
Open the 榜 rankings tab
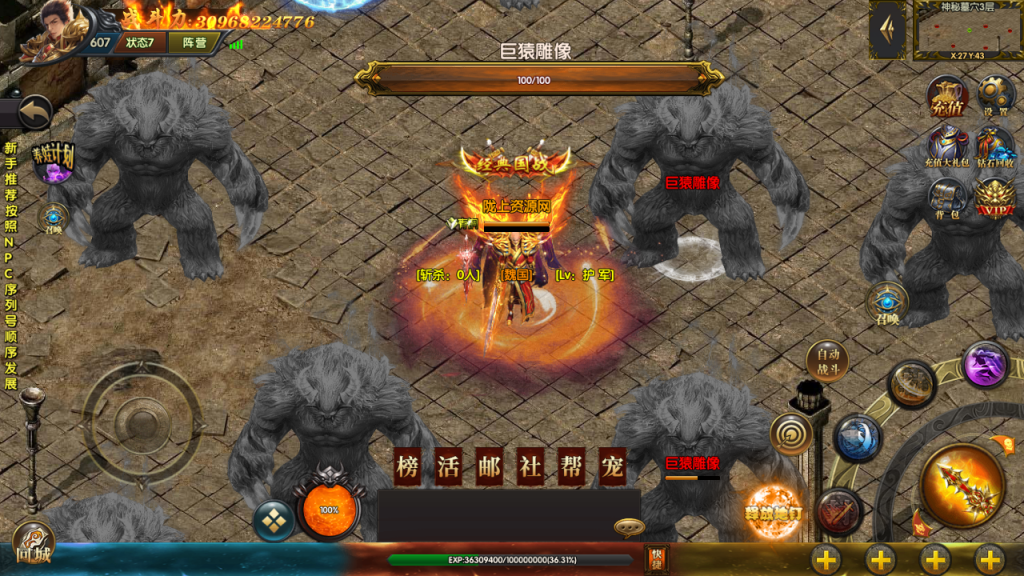pos(407,467)
